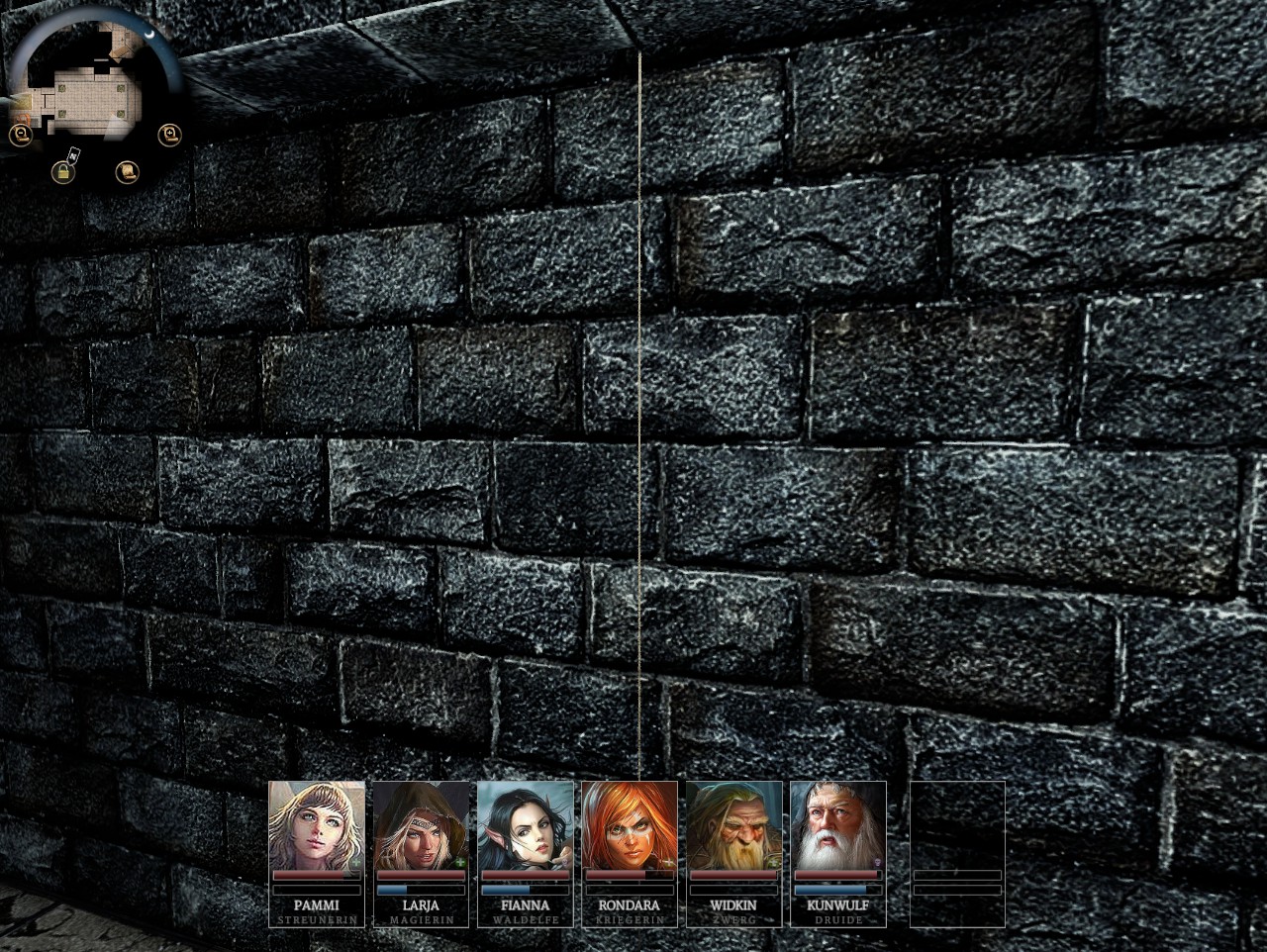Pick Rondara the Kriegerin portrait
Screen dimensions: 1267x952
coord(630,825)
